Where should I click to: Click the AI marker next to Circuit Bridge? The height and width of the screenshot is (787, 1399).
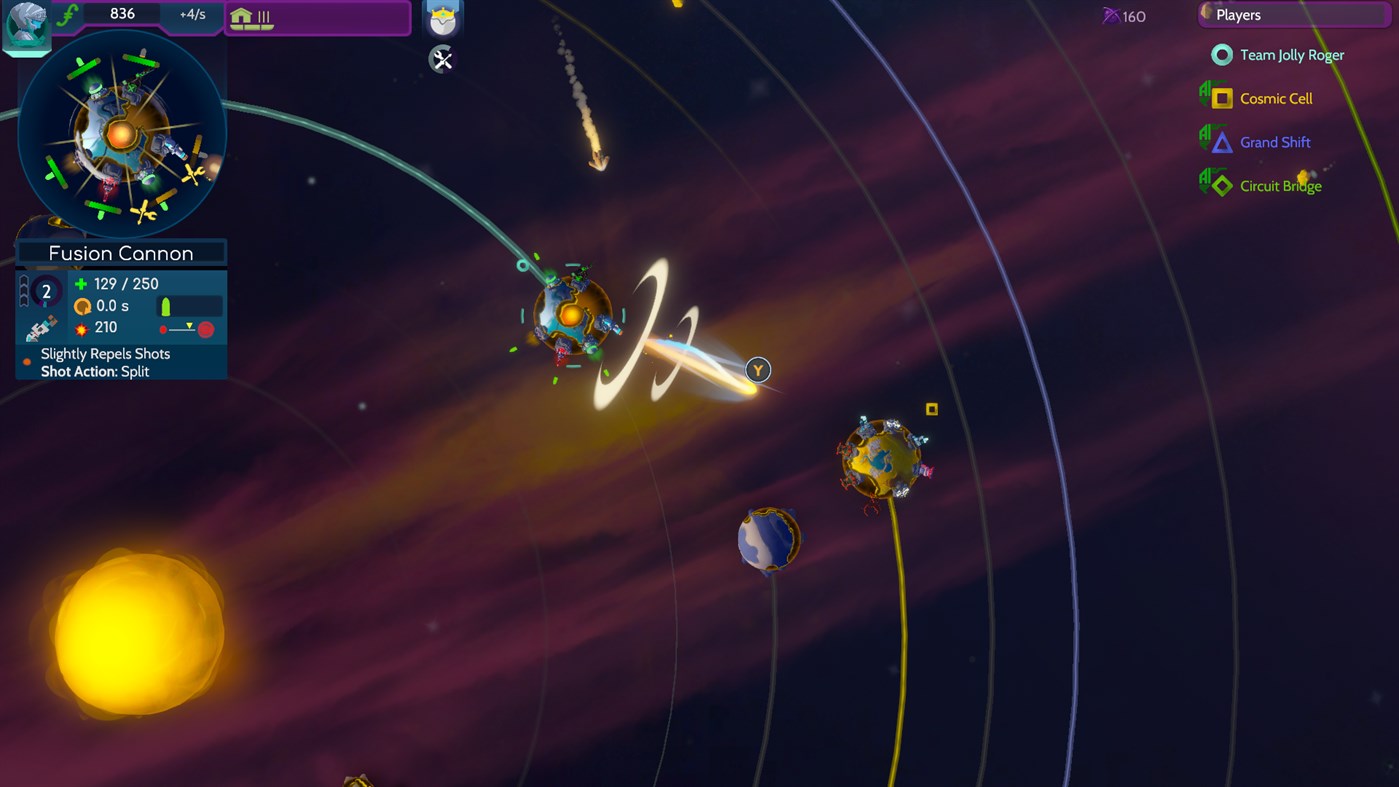point(1207,183)
